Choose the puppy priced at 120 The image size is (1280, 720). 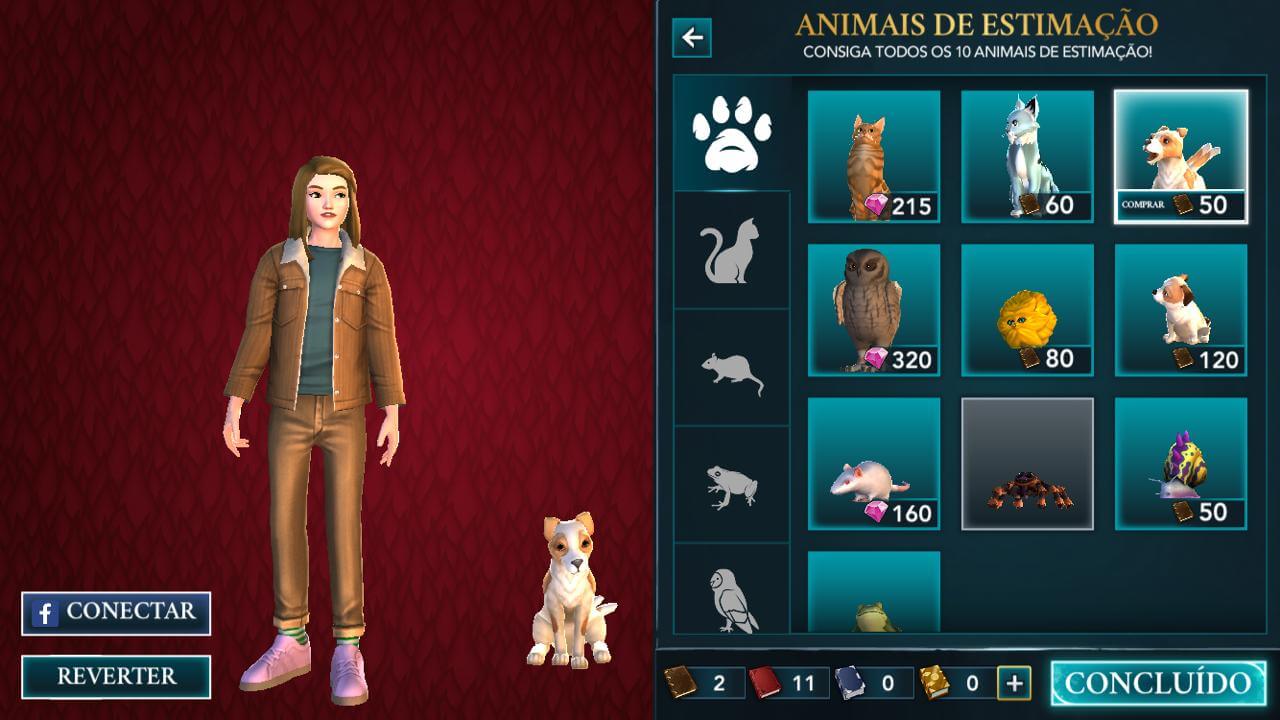1181,310
